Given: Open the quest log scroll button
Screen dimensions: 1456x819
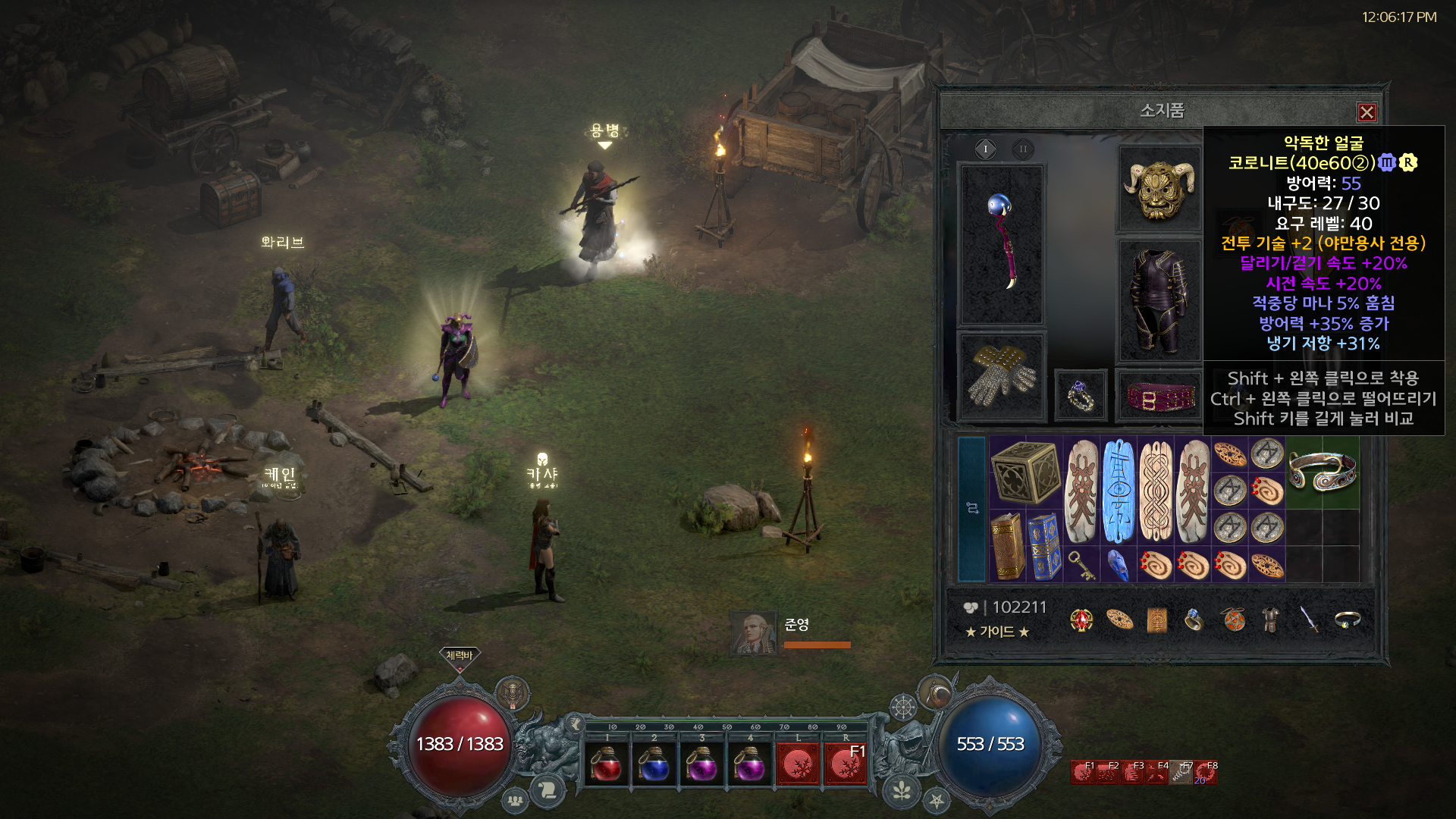Looking at the screenshot, I should coord(548,790).
